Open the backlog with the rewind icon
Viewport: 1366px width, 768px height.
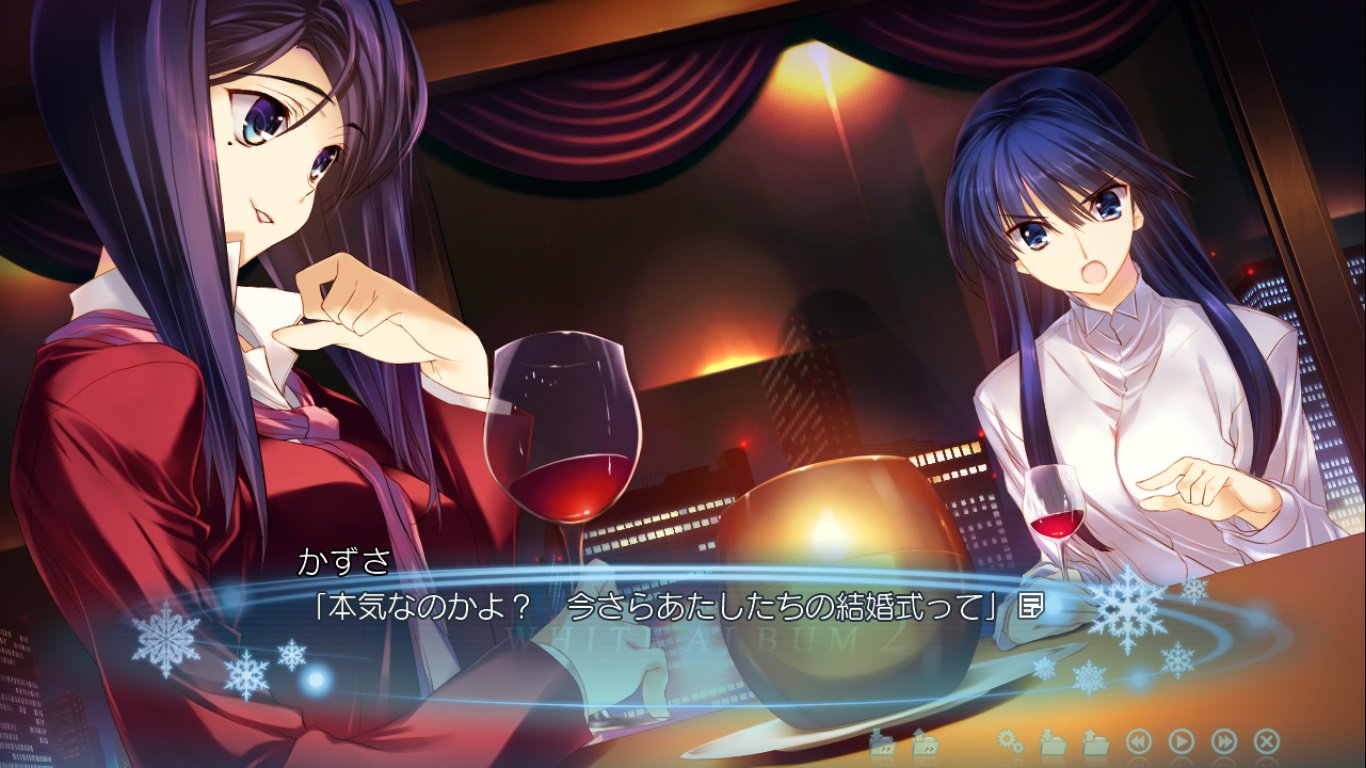tap(1139, 742)
